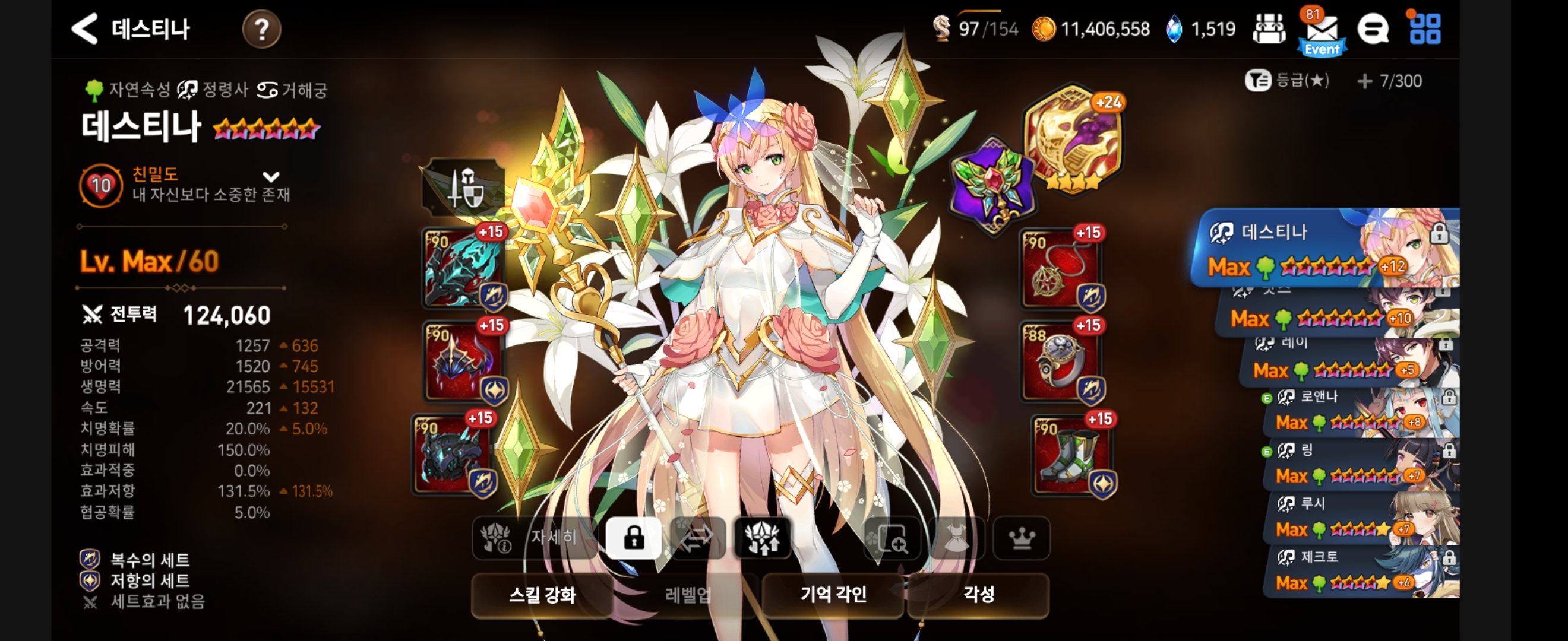The image size is (1568, 641).
Task: Open the chat bubble icon
Action: pyautogui.click(x=1373, y=29)
